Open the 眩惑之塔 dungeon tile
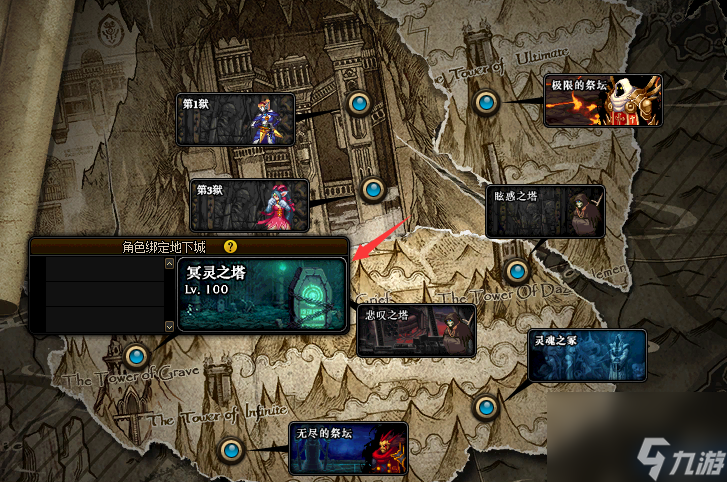727x482 pixels. tap(544, 211)
